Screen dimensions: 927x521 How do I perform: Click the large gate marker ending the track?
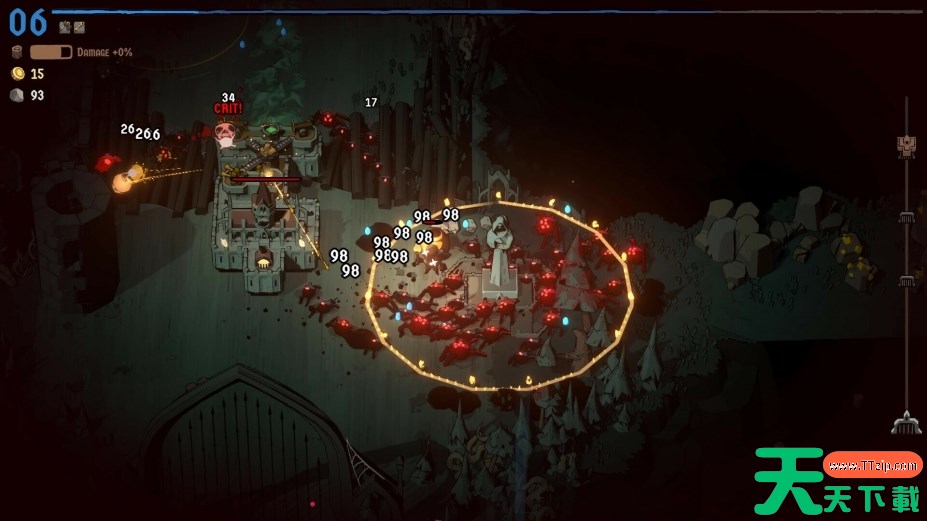coord(906,423)
